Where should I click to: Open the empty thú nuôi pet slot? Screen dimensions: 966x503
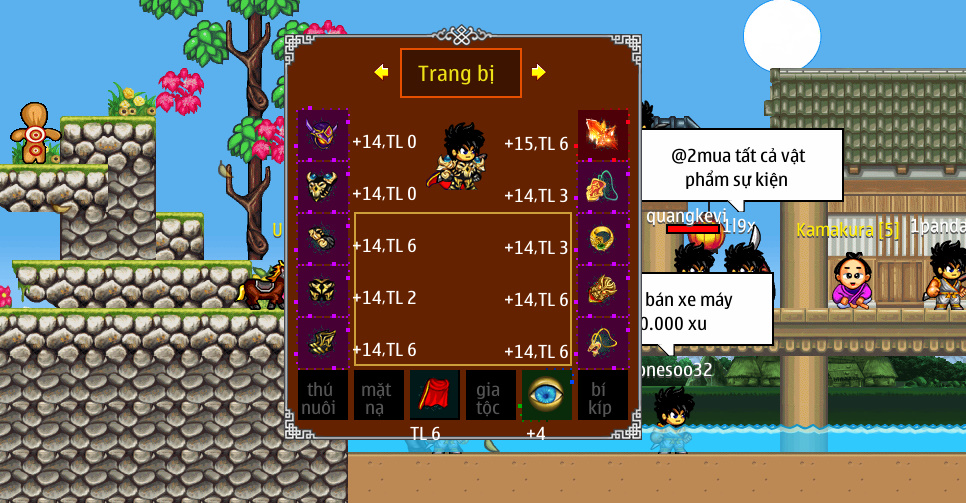coord(322,395)
